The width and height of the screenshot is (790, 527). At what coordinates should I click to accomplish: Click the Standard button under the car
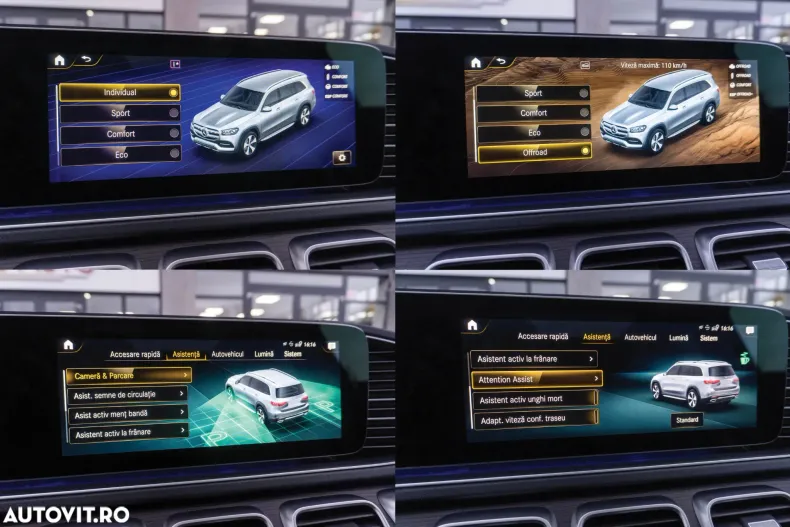point(686,420)
